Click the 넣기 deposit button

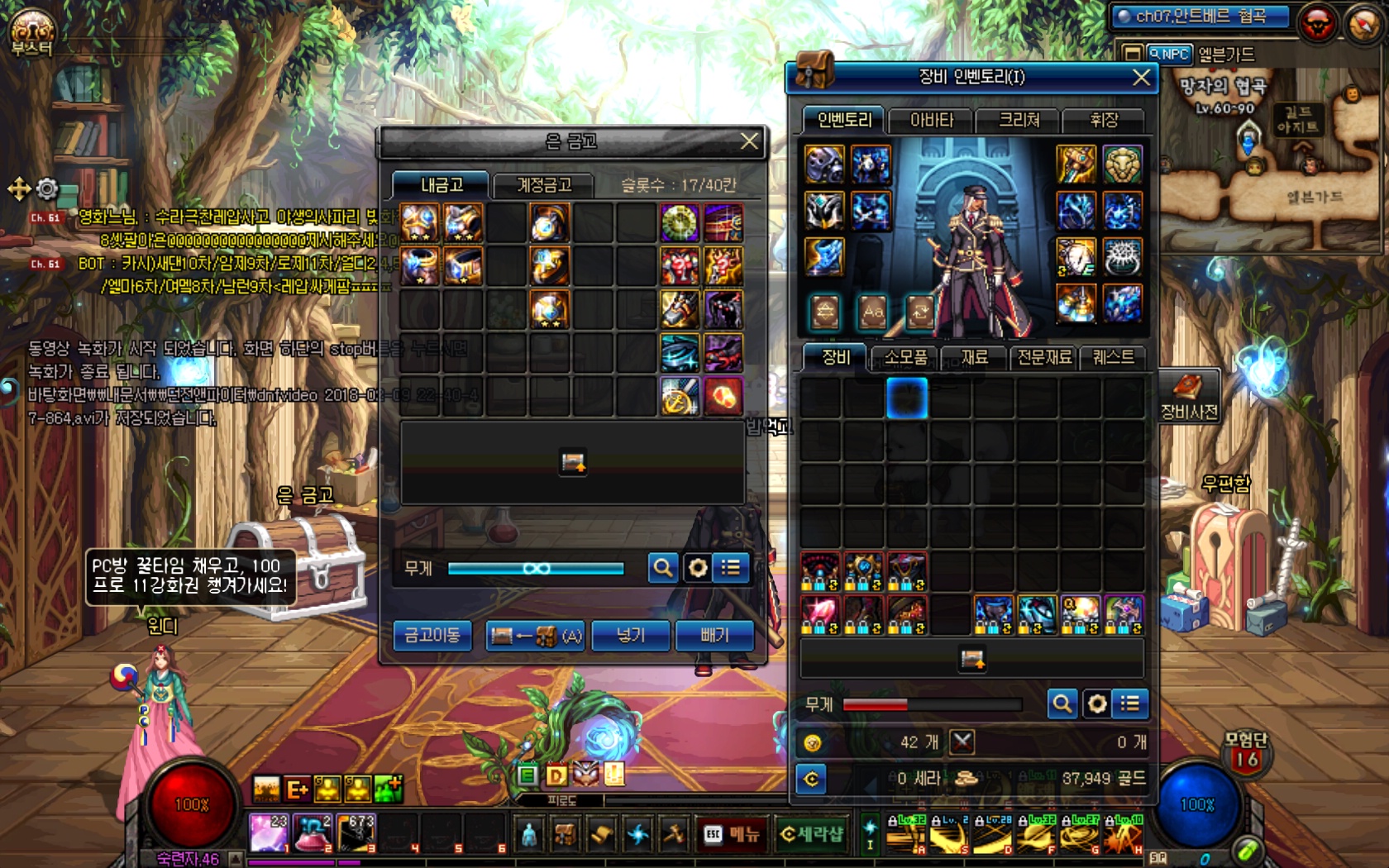[630, 636]
